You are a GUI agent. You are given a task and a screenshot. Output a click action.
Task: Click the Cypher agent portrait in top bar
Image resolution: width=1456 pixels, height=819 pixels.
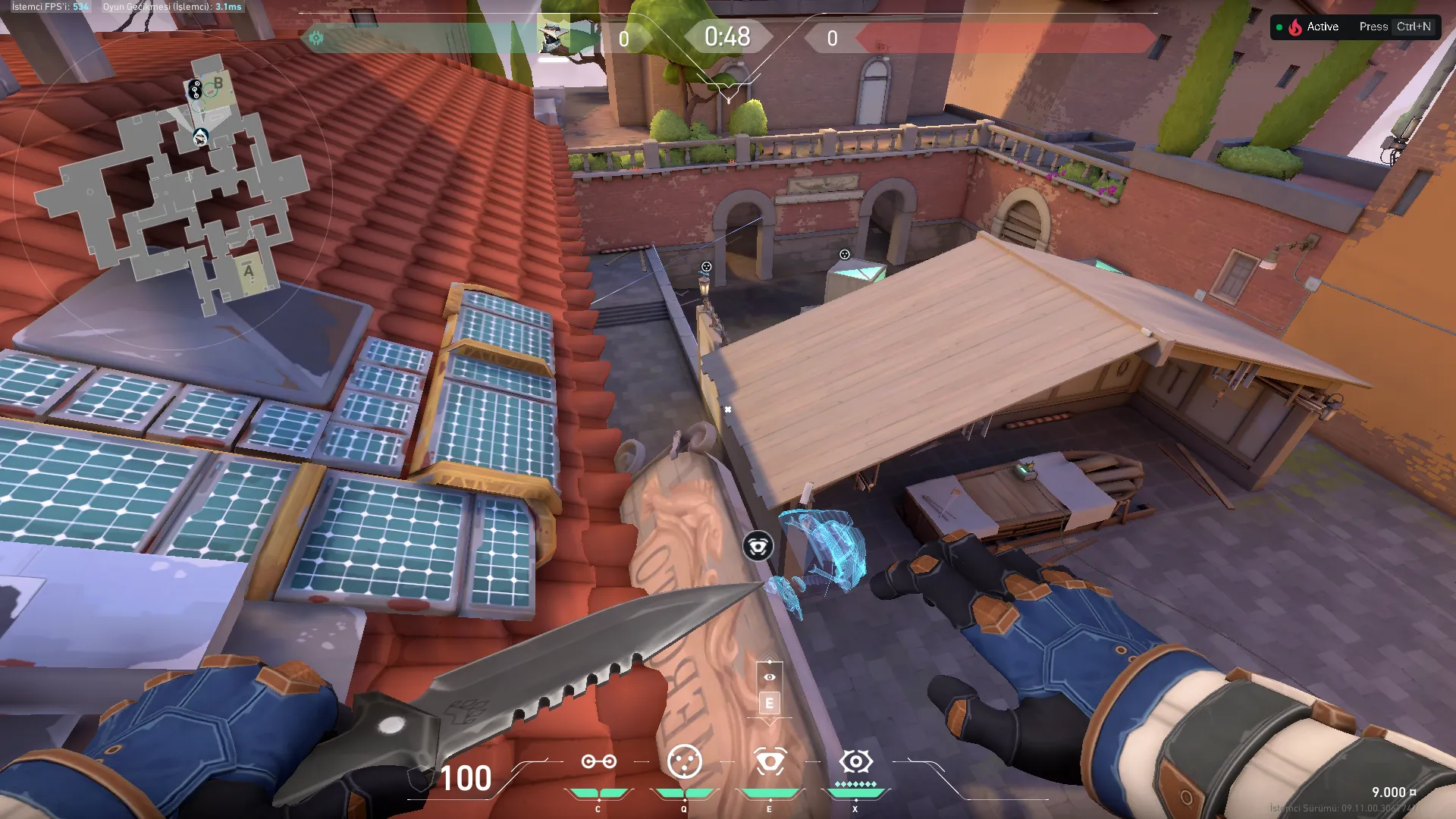[554, 35]
